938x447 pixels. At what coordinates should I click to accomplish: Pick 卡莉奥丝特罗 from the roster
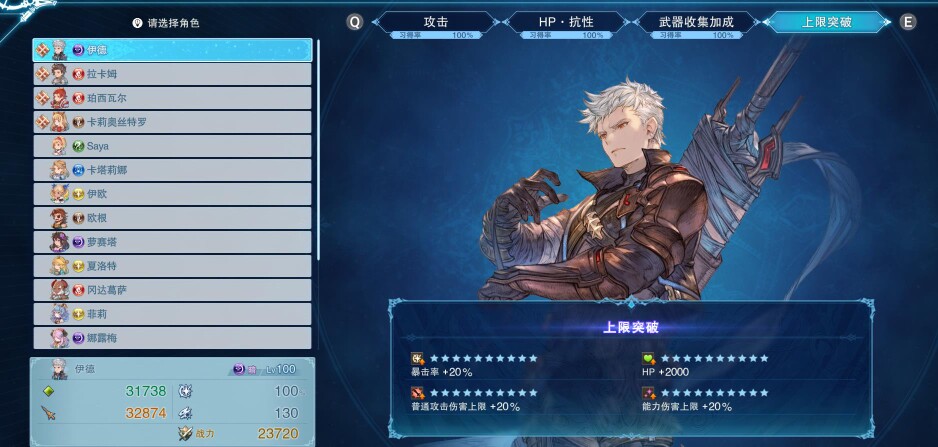pyautogui.click(x=173, y=122)
